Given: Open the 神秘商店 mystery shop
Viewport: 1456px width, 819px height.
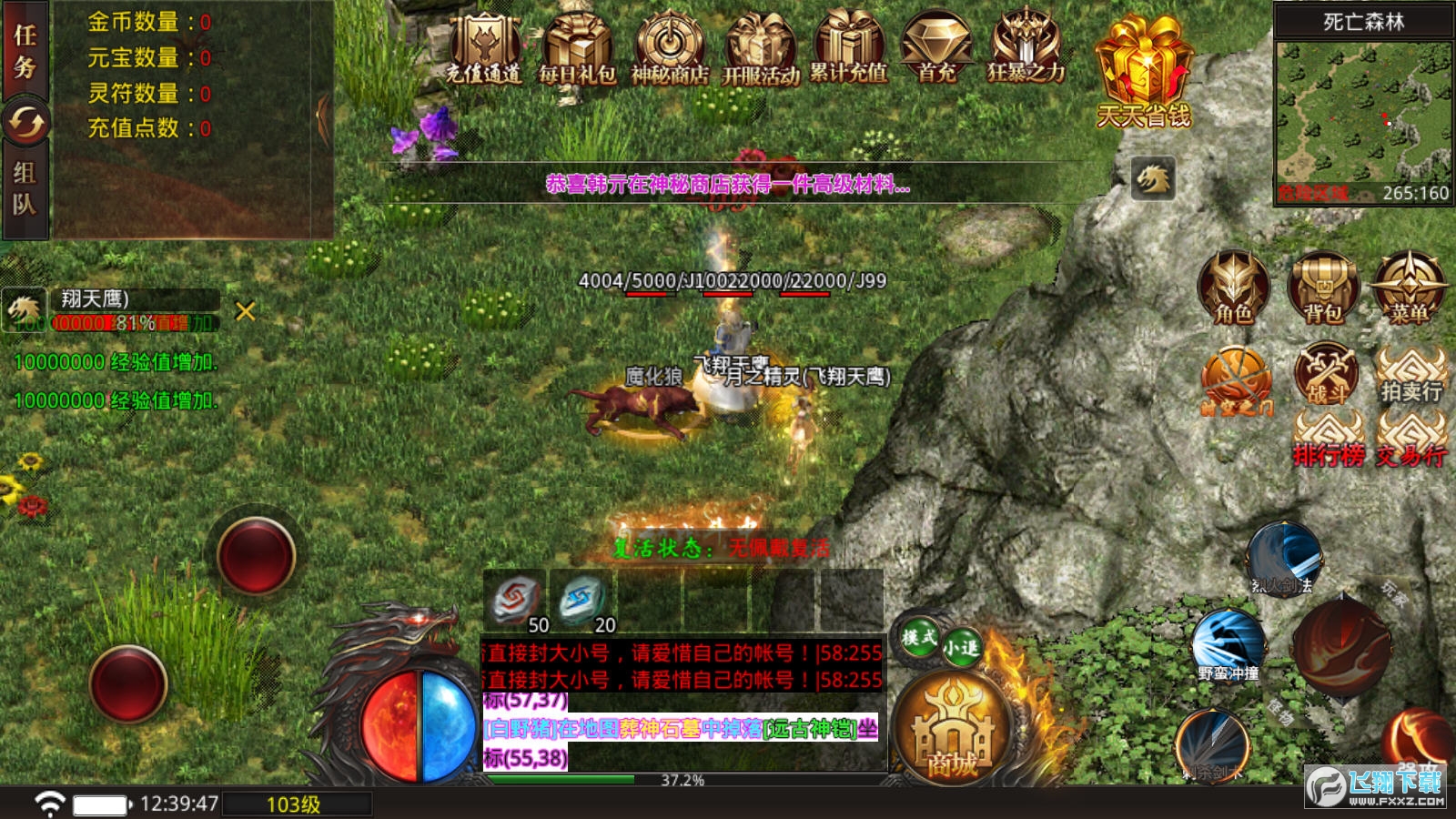Looking at the screenshot, I should pos(670,49).
